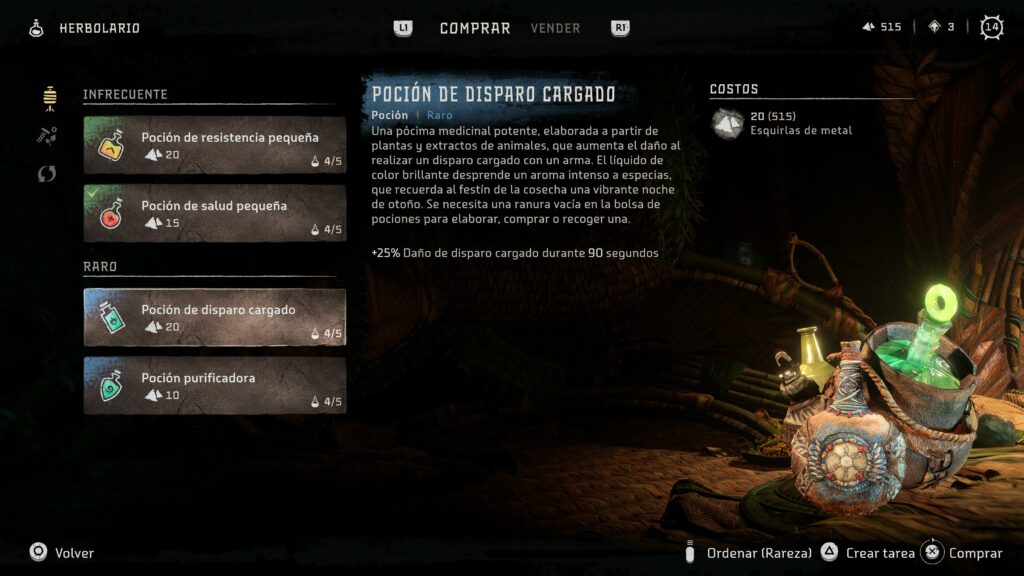Buy the potion with the bottom Comprar label
Image resolution: width=1024 pixels, height=576 pixels.
tap(975, 553)
